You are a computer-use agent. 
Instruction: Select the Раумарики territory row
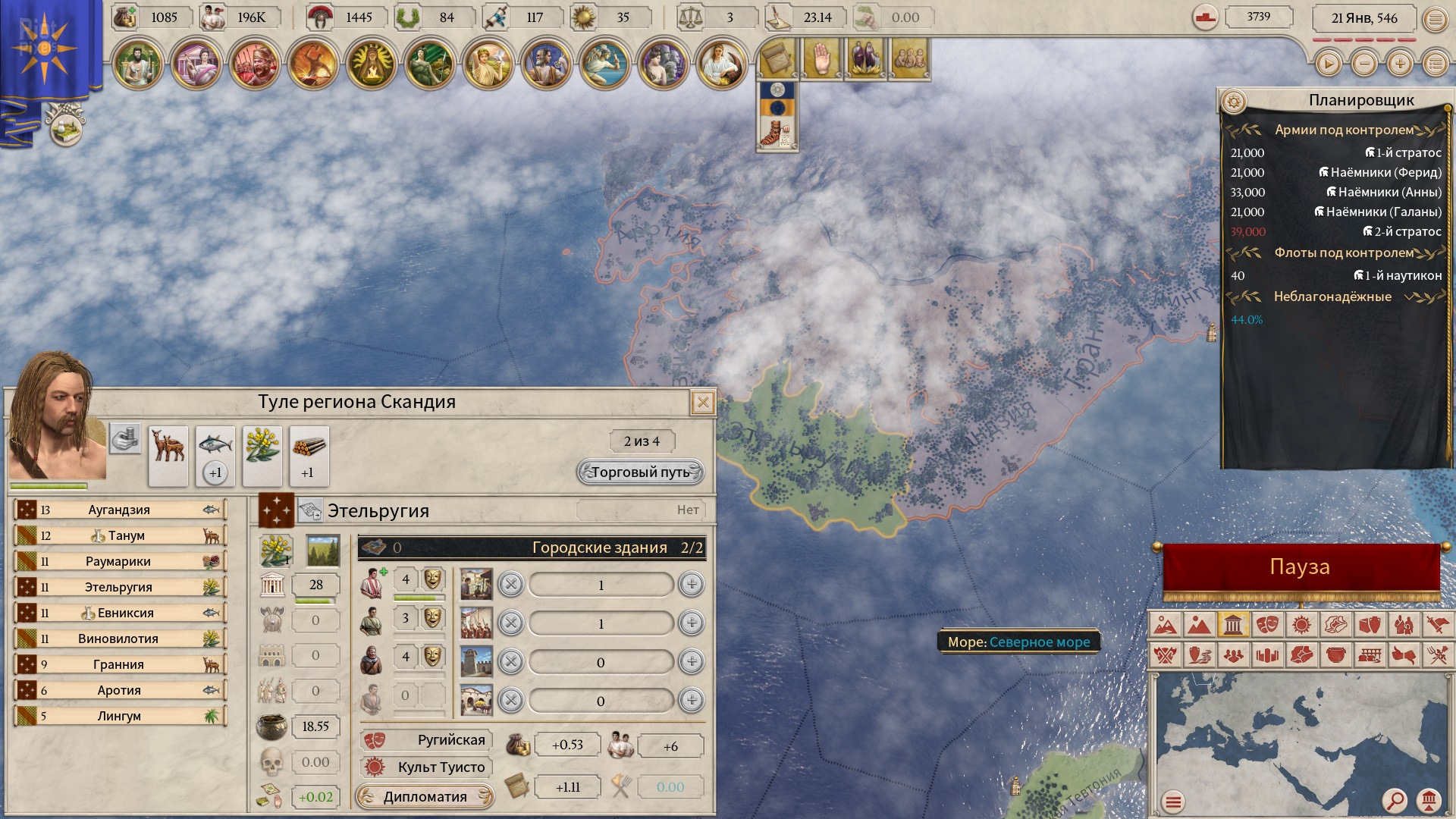point(119,561)
